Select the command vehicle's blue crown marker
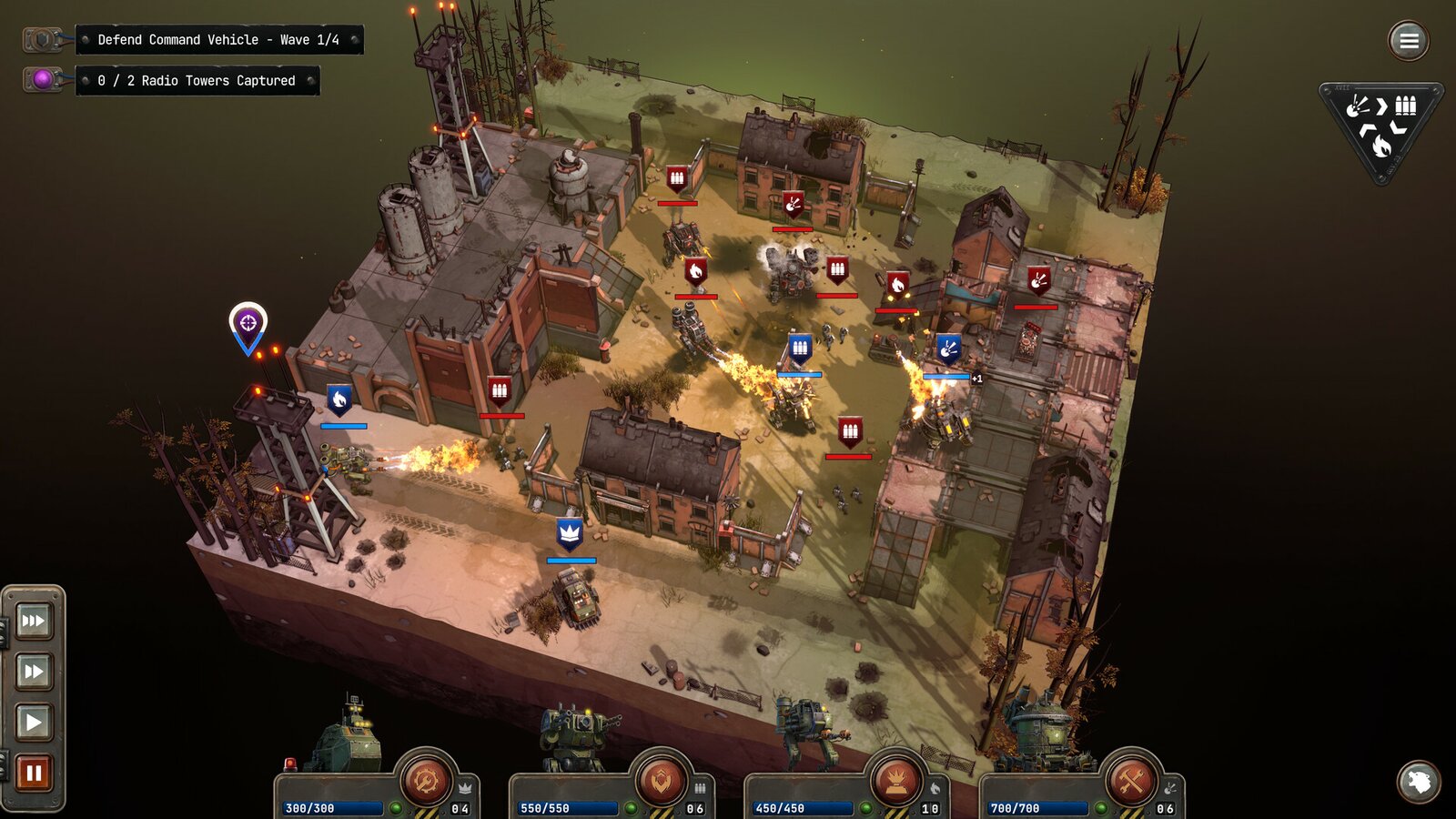Screen dimensions: 1456x819 pyautogui.click(x=570, y=533)
